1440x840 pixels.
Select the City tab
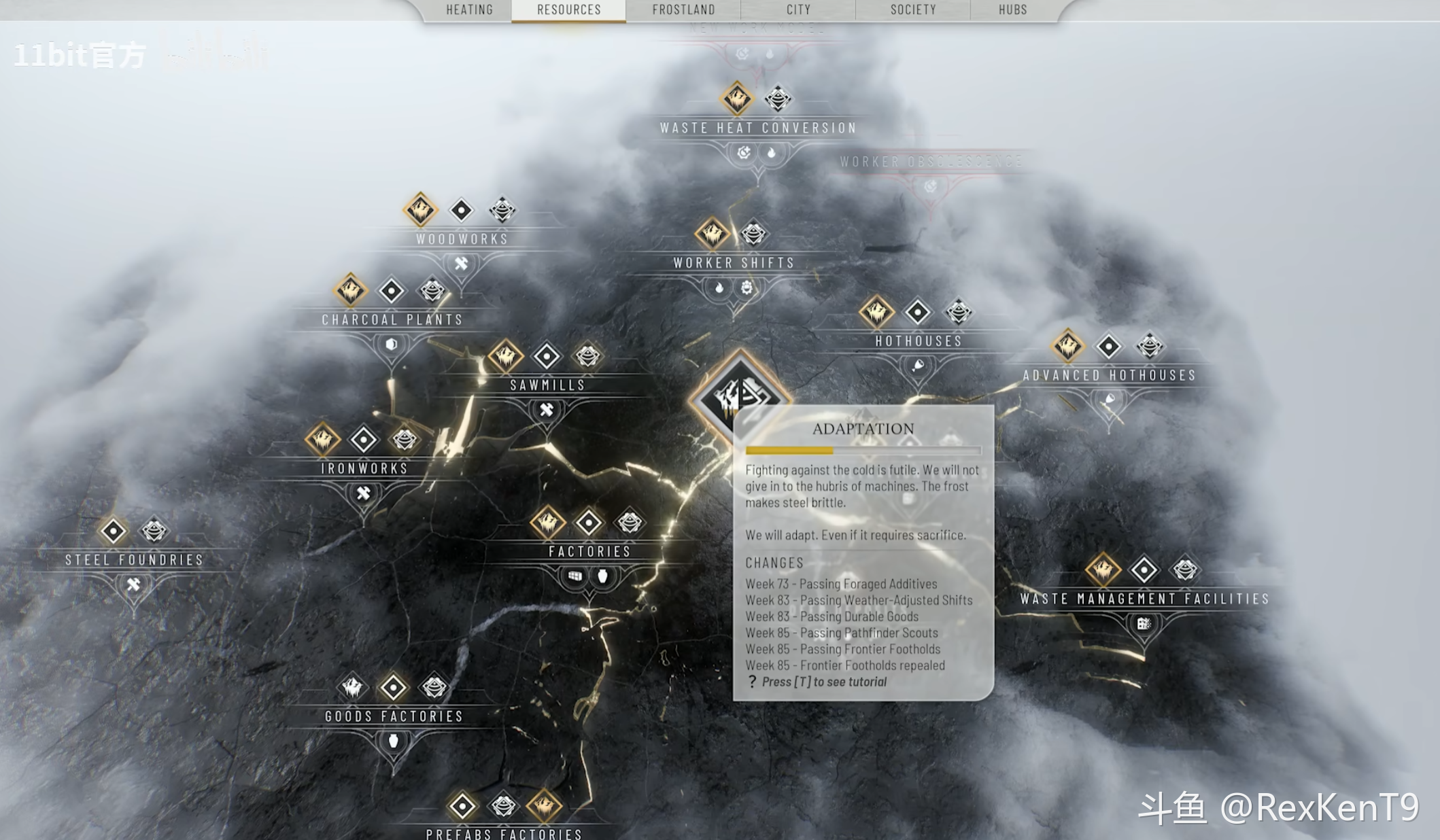pos(798,10)
